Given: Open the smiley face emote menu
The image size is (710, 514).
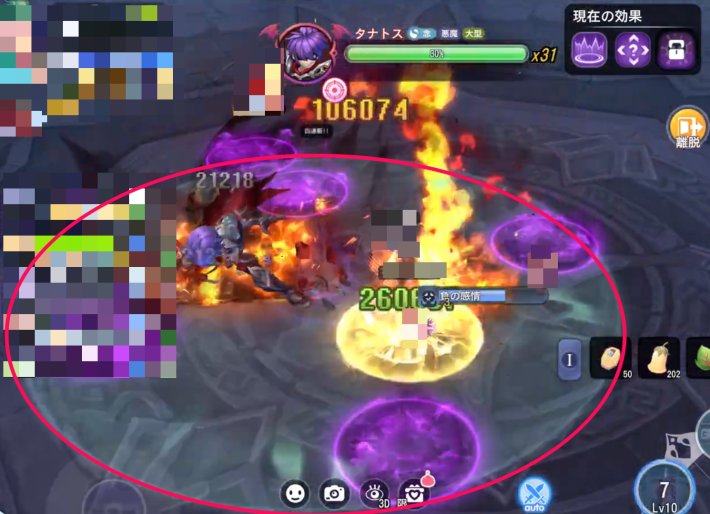Looking at the screenshot, I should [294, 493].
